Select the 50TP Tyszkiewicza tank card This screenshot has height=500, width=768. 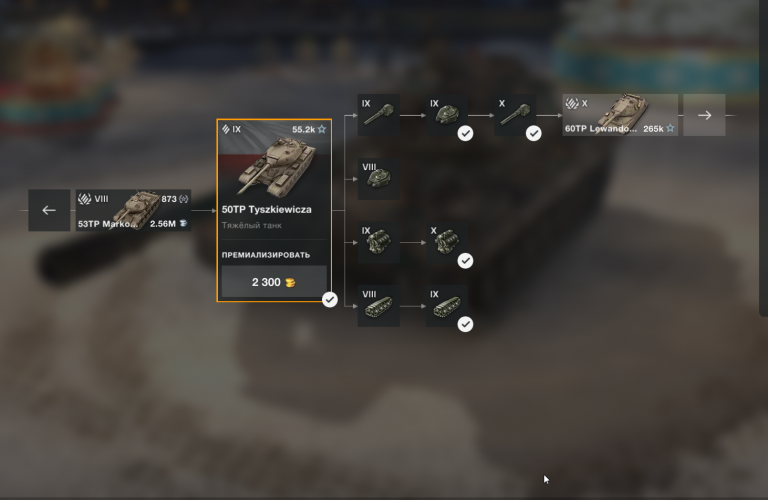[x=274, y=180]
